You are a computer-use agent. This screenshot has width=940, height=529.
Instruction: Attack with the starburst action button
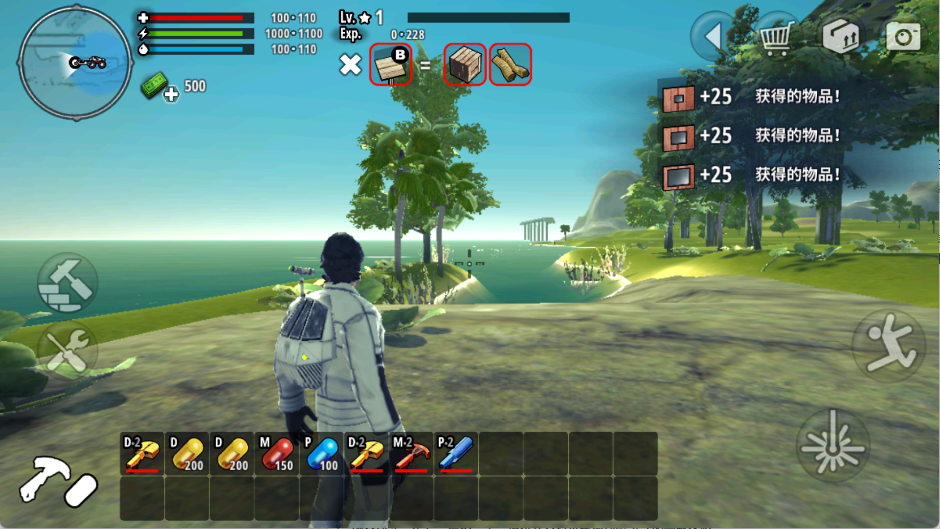(x=832, y=444)
